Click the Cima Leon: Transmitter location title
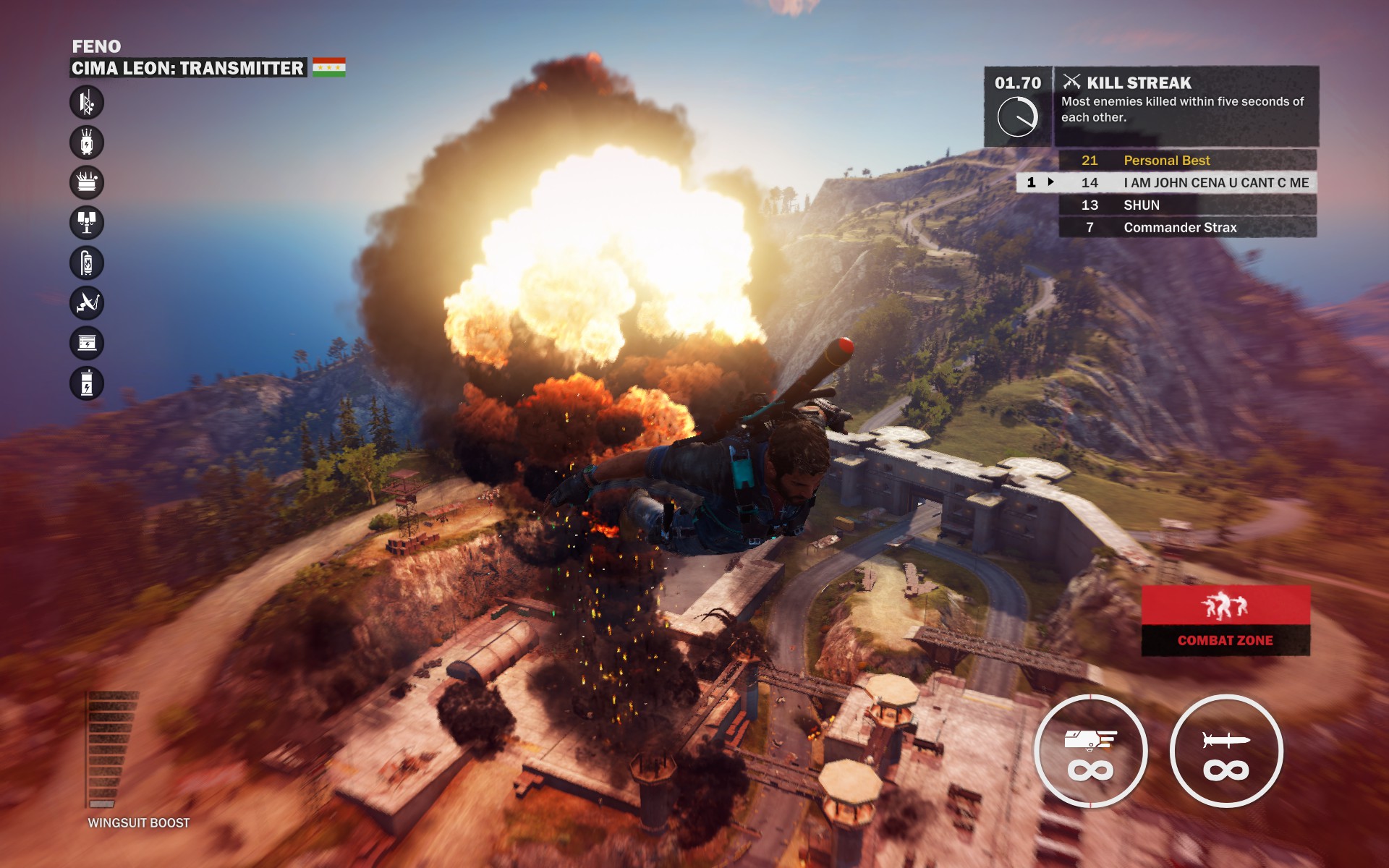 coord(187,68)
